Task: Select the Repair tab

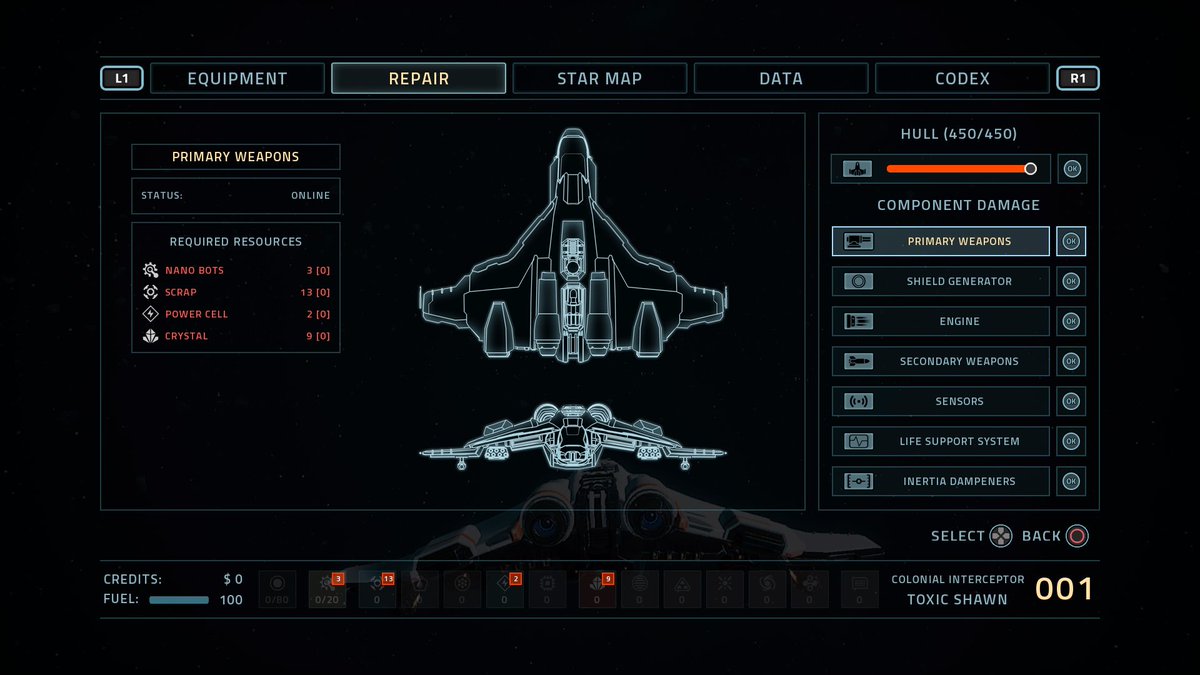Action: click(x=418, y=78)
